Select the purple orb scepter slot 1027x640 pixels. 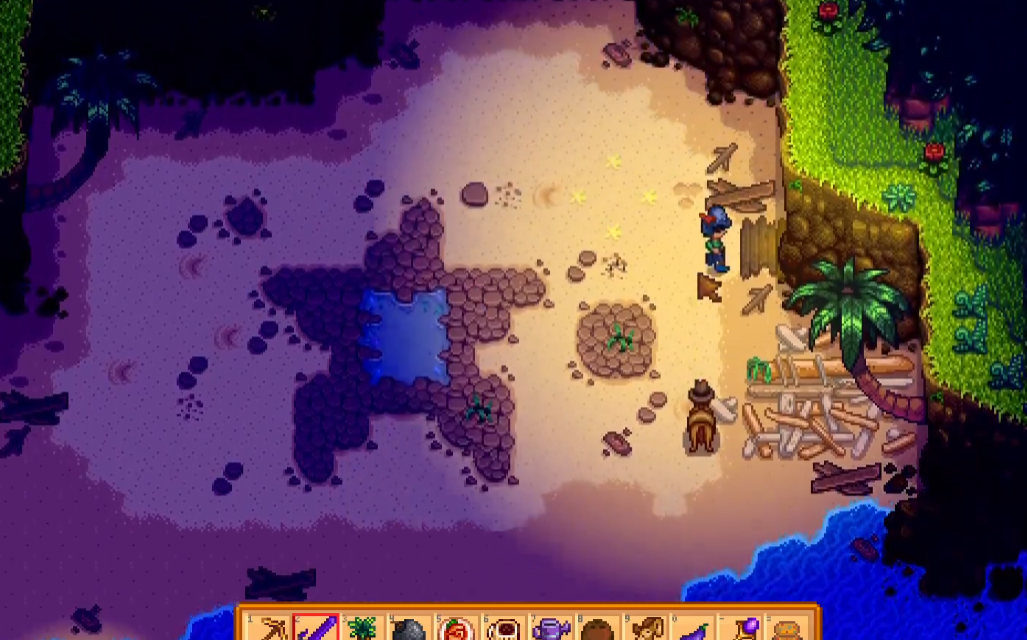point(743,629)
